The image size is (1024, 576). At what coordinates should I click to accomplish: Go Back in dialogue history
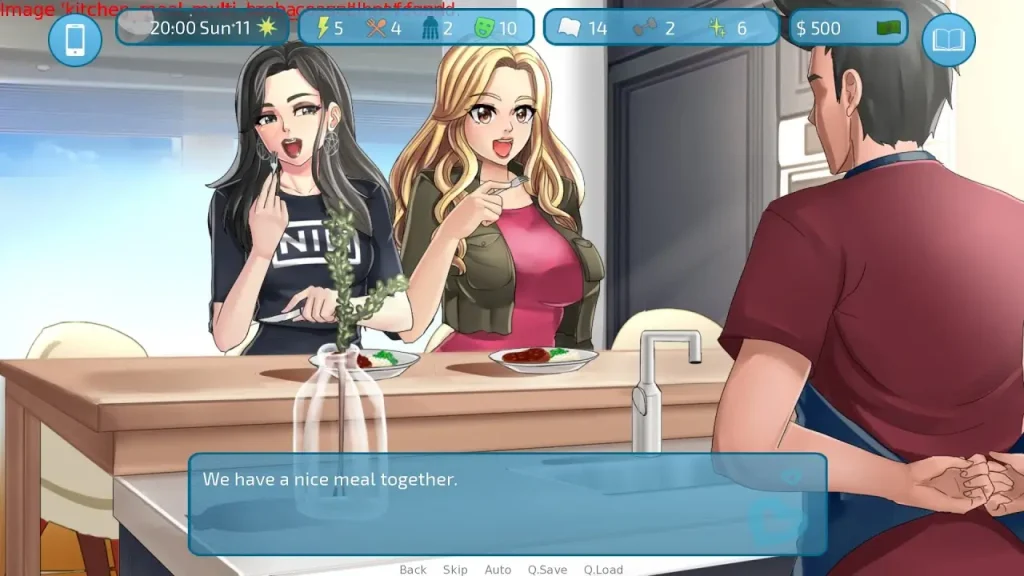(x=413, y=569)
